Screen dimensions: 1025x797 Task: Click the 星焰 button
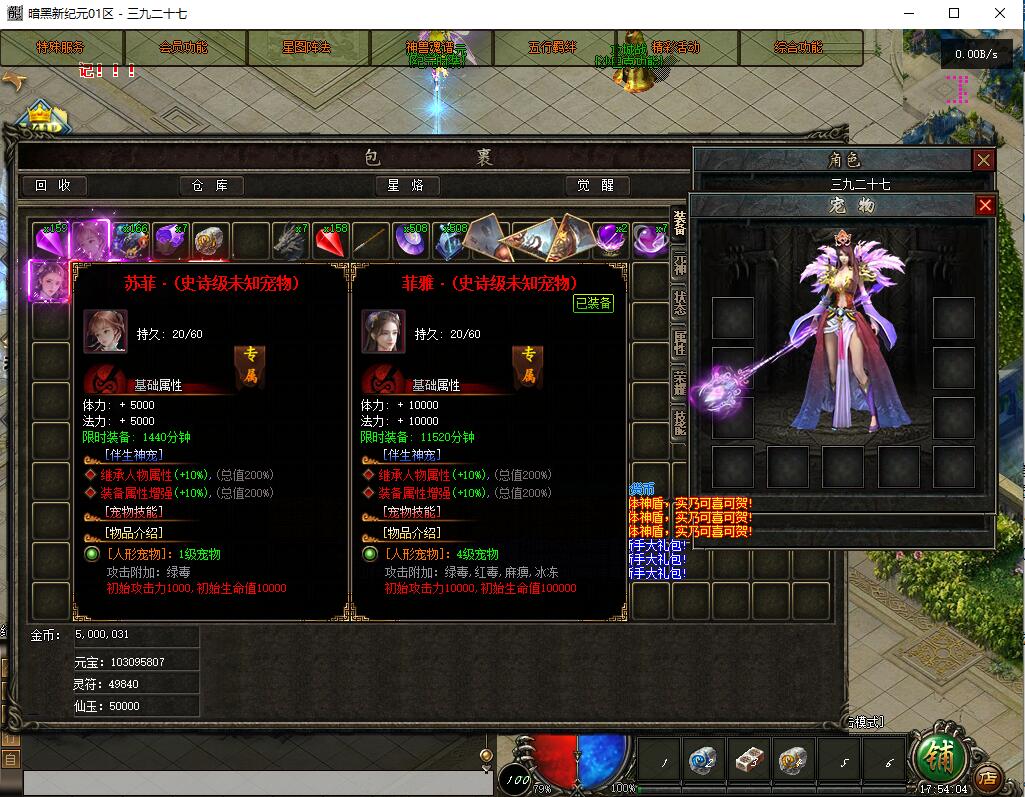[x=407, y=185]
